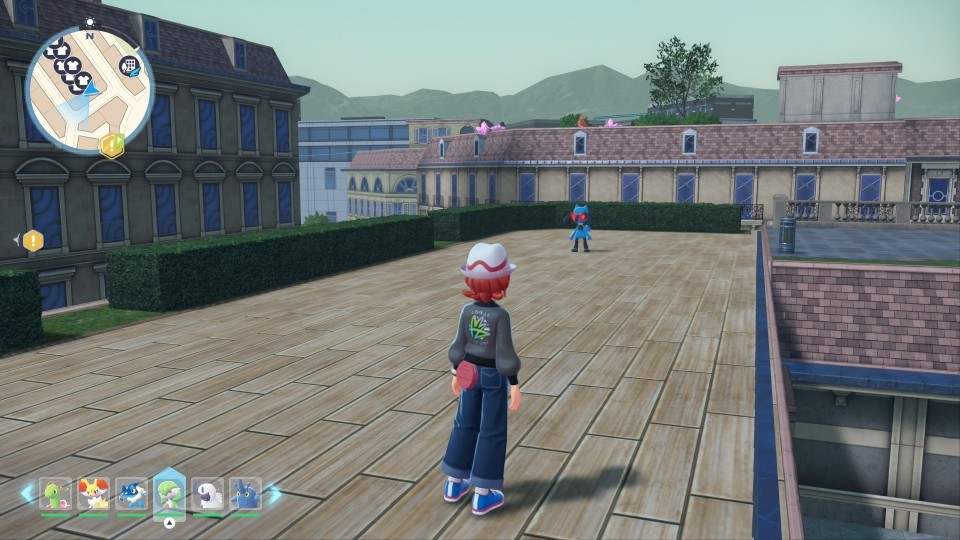Switch to the blue frog Pokémon slot
This screenshot has height=540, width=960.
pos(131,494)
